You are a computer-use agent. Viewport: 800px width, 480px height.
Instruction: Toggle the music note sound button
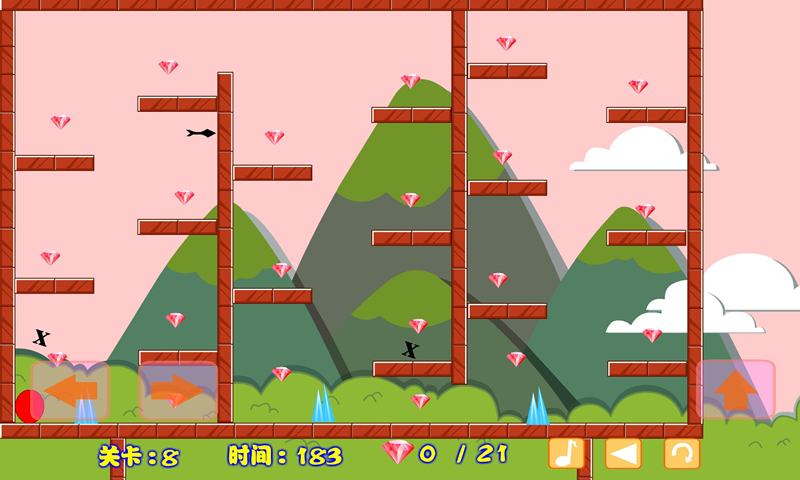coord(566,453)
